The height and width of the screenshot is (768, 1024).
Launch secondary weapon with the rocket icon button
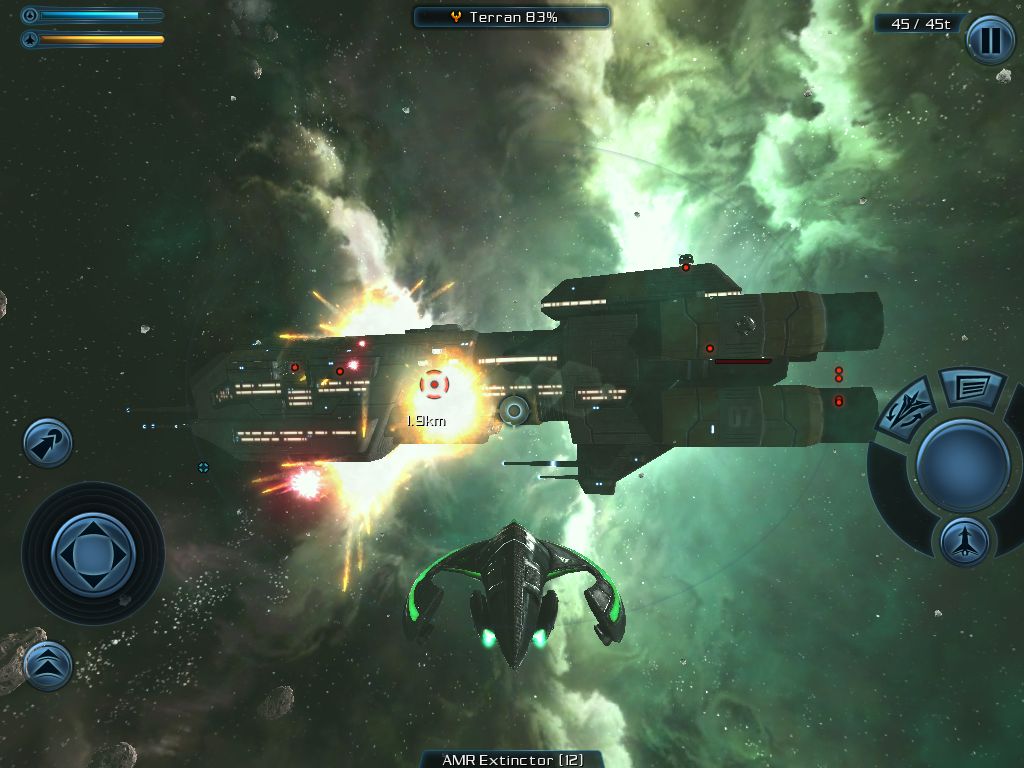click(x=964, y=541)
